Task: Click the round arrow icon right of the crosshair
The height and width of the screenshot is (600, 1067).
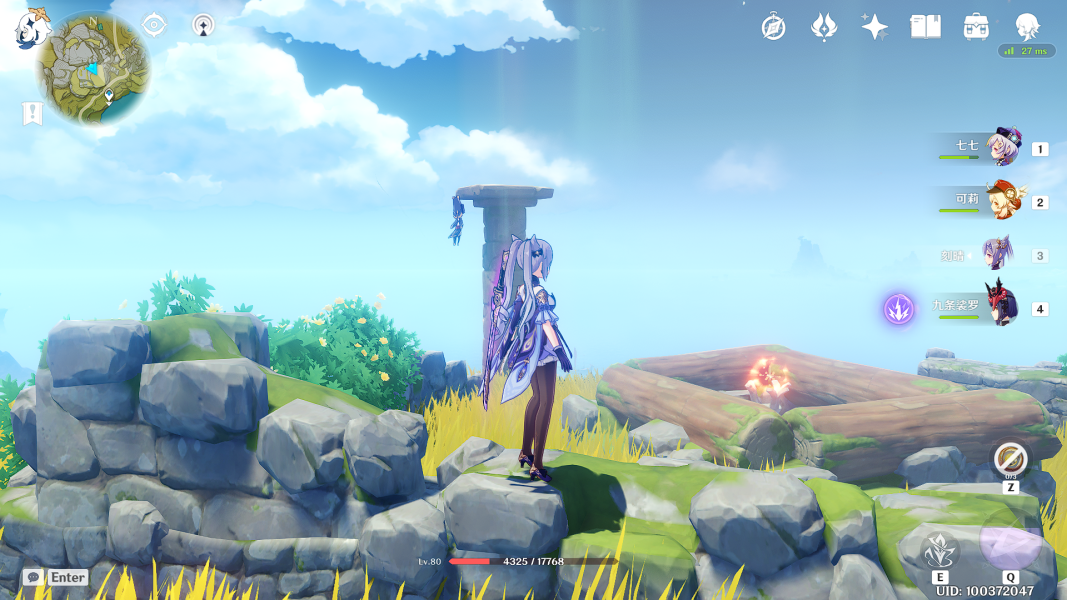Action: pos(203,25)
